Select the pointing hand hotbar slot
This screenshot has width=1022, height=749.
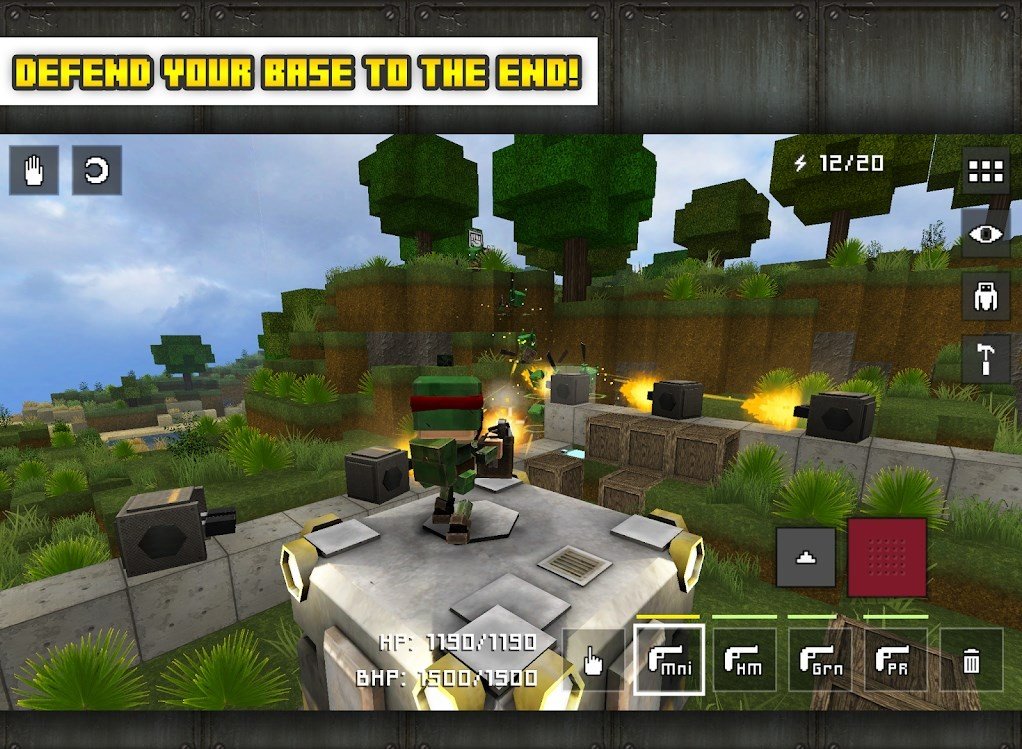point(594,660)
